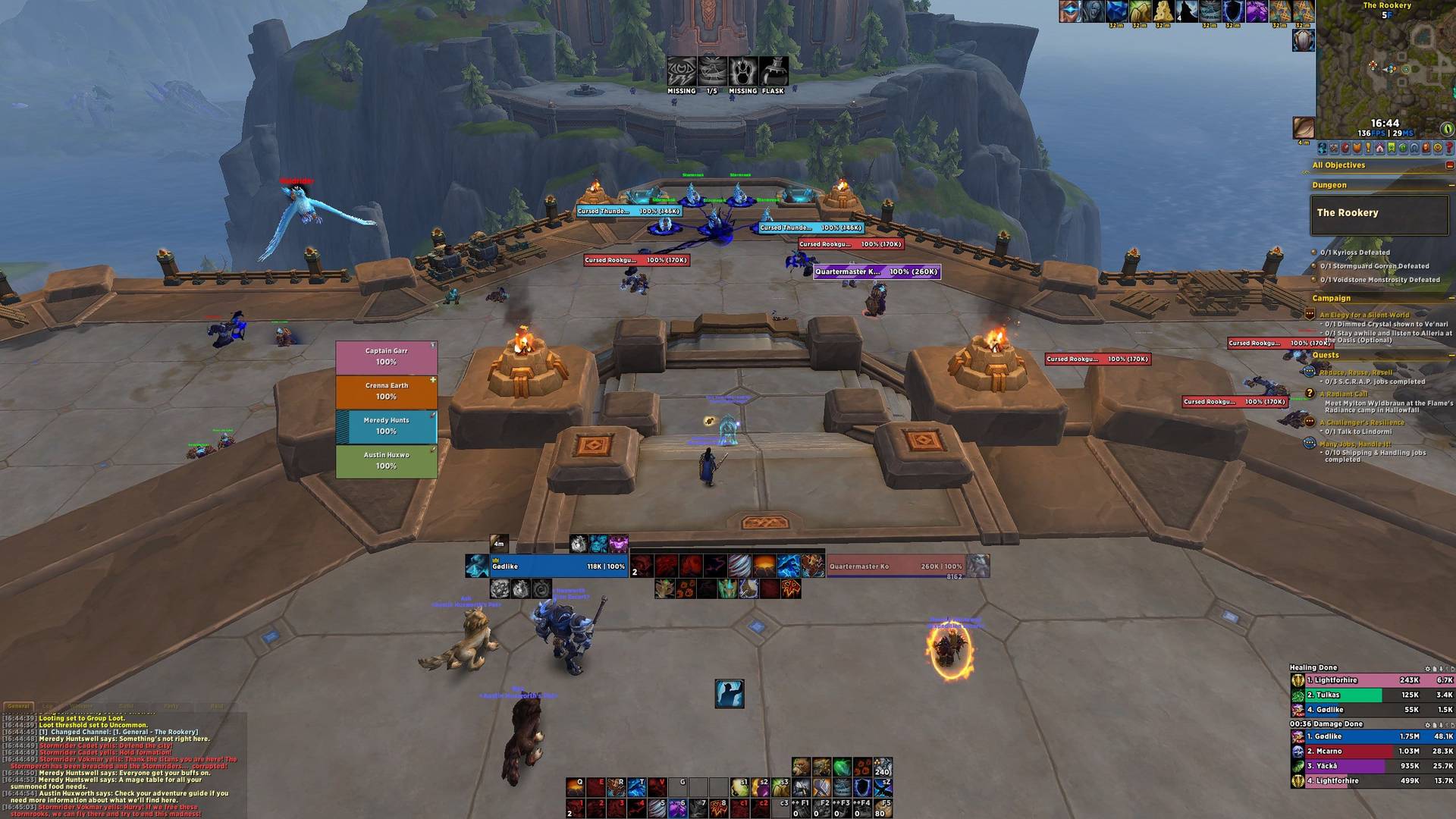Click the Quartermaster Ko target frame
Image resolution: width=1456 pixels, height=819 pixels.
pos(896,566)
